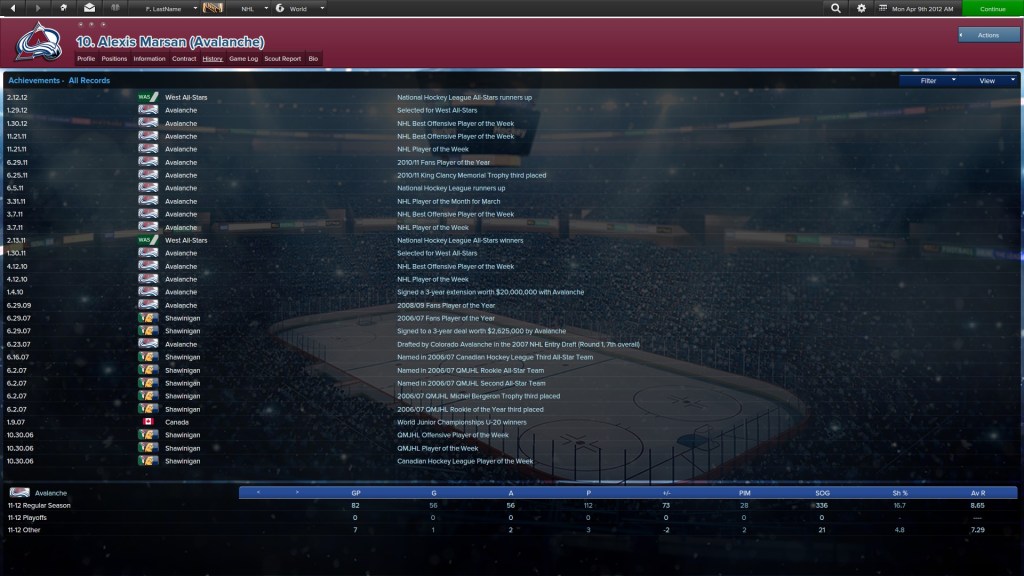Click the green Continue button
Image resolution: width=1024 pixels, height=576 pixels.
[992, 8]
